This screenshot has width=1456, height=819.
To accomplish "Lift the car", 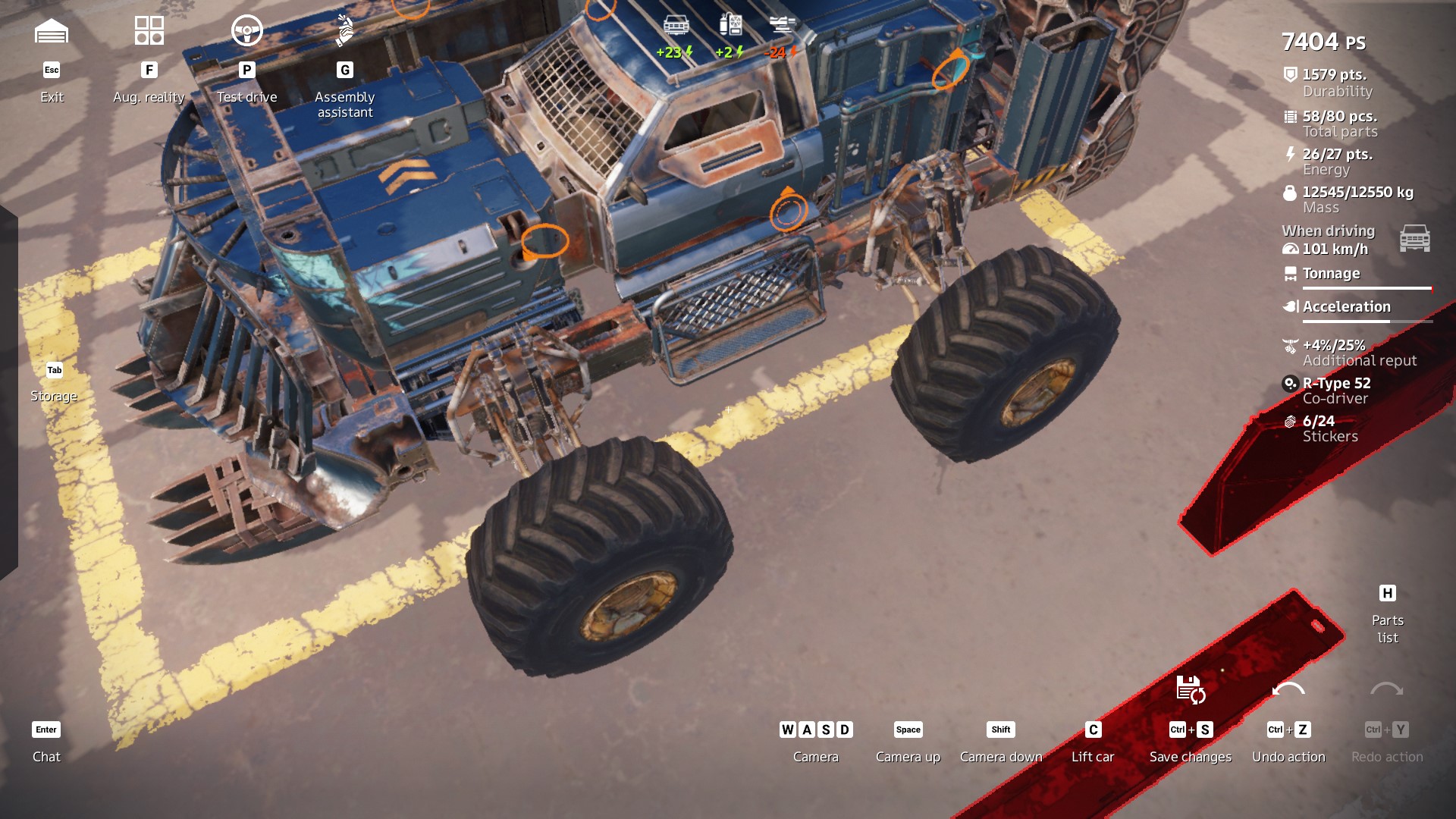I will pyautogui.click(x=1093, y=742).
